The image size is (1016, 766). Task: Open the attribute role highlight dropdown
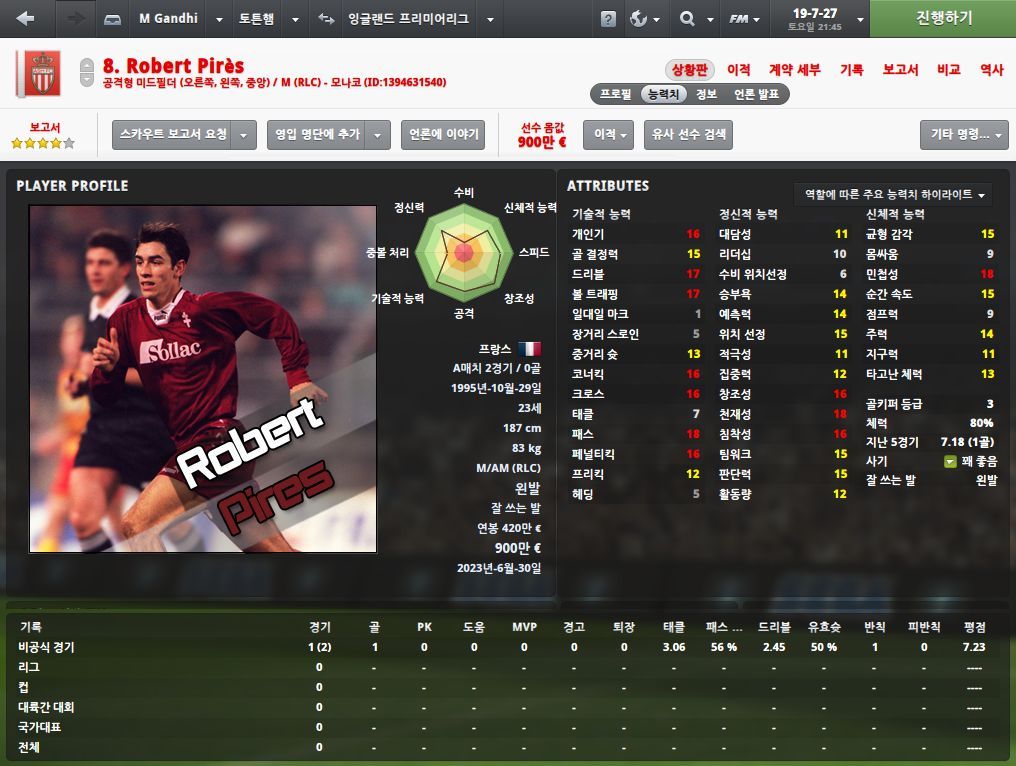tap(894, 194)
